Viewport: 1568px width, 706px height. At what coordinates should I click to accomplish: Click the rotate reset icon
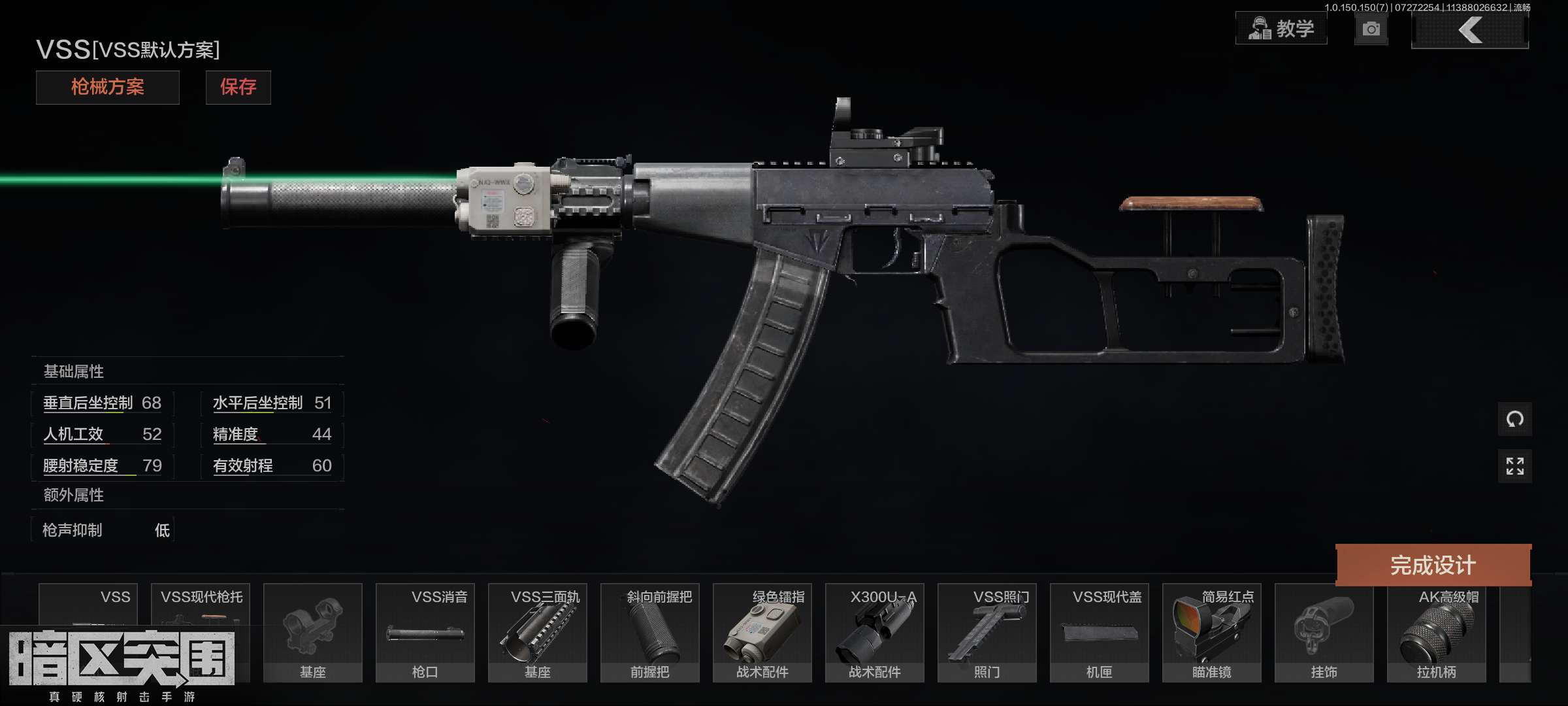tap(1514, 419)
